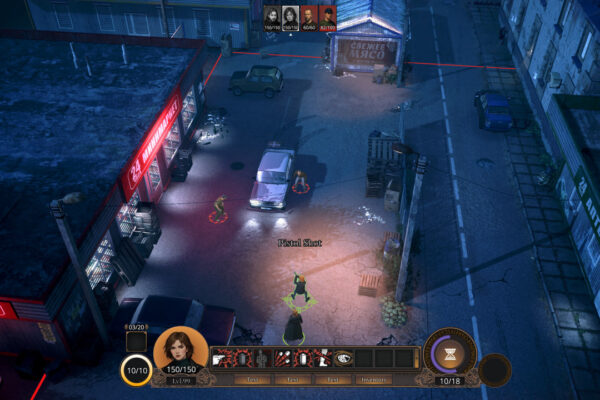Choose the bald bearded man's turn-order portrait
This screenshot has width=600, height=400.
309,14
